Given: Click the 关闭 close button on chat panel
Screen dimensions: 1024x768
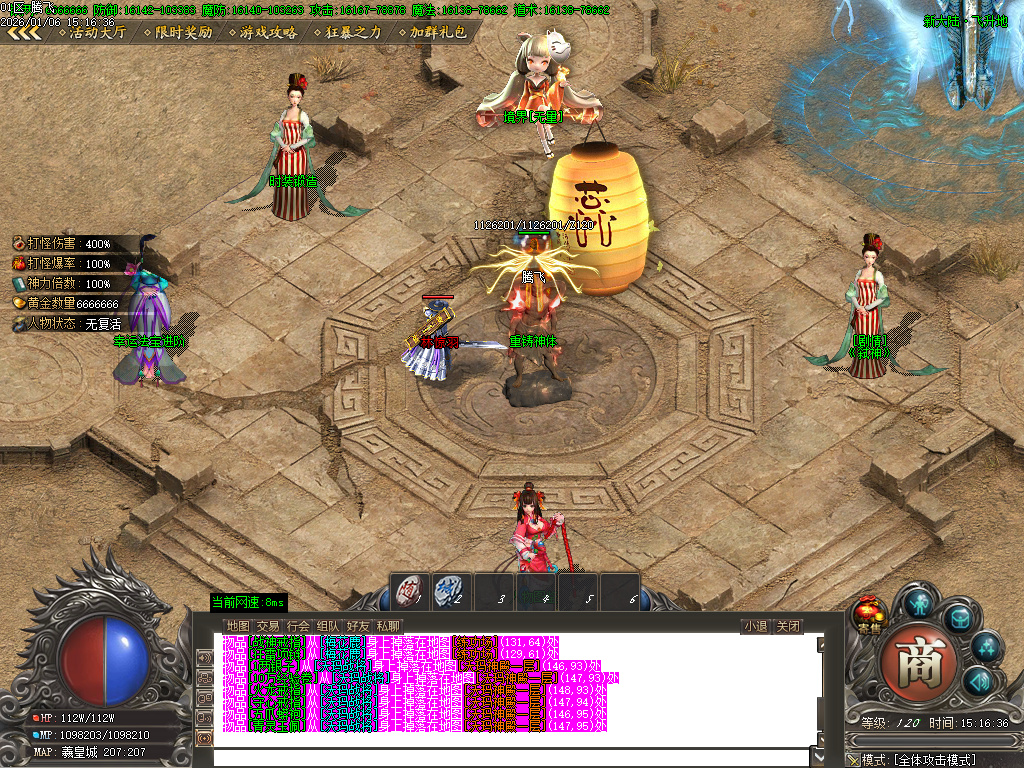Looking at the screenshot, I should coord(789,627).
